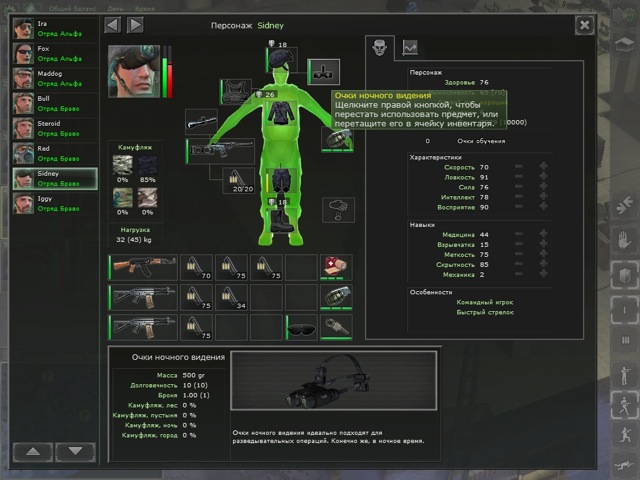Pick the medkit in the inventory
The image size is (640, 480).
tap(334, 266)
